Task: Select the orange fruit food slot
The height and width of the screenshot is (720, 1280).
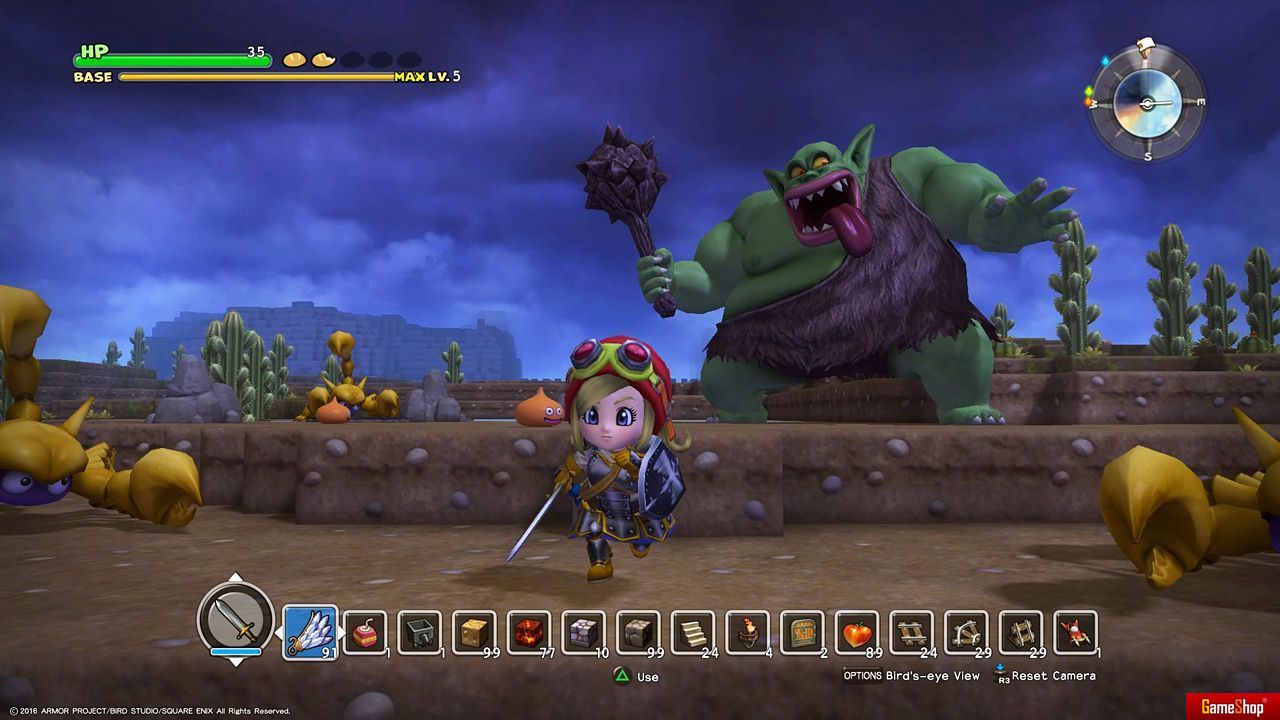Action: 857,632
